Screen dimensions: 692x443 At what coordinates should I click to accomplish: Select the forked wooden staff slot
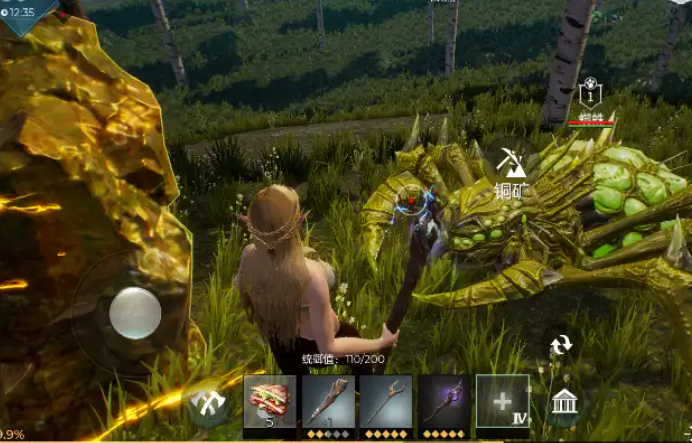(x=385, y=400)
